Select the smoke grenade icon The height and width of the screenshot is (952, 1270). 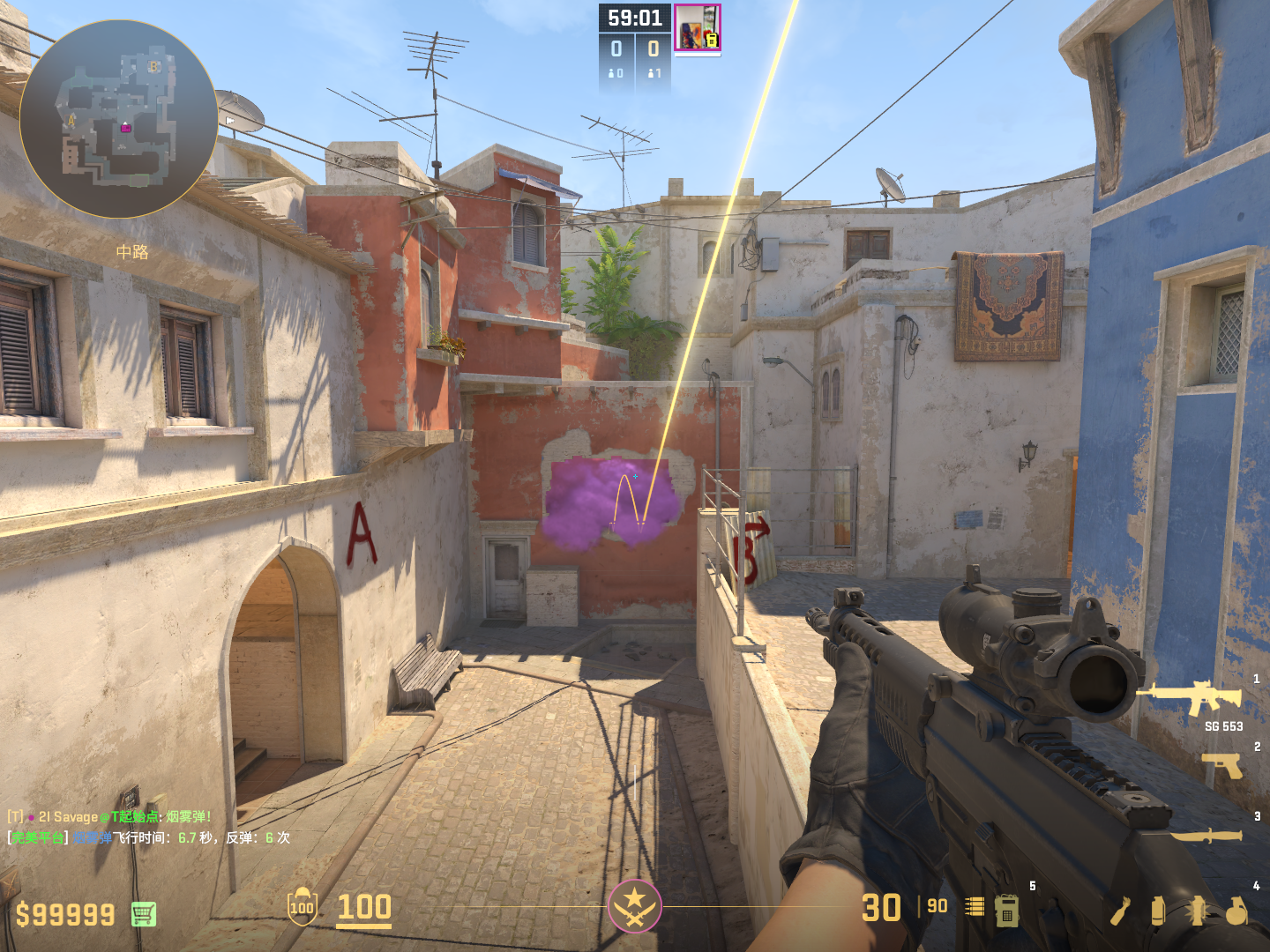tap(1158, 911)
